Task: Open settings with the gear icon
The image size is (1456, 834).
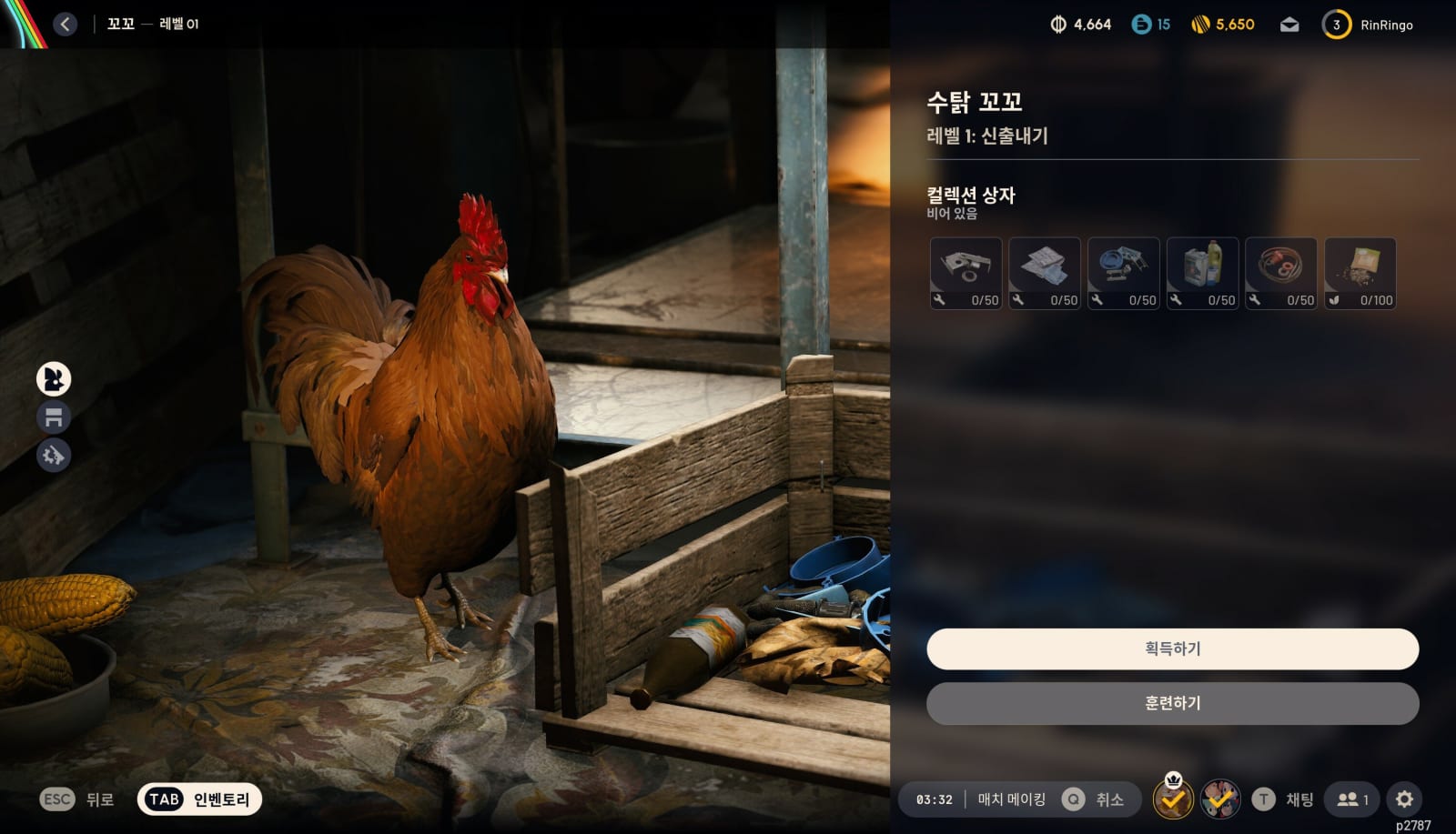Action: [1404, 799]
